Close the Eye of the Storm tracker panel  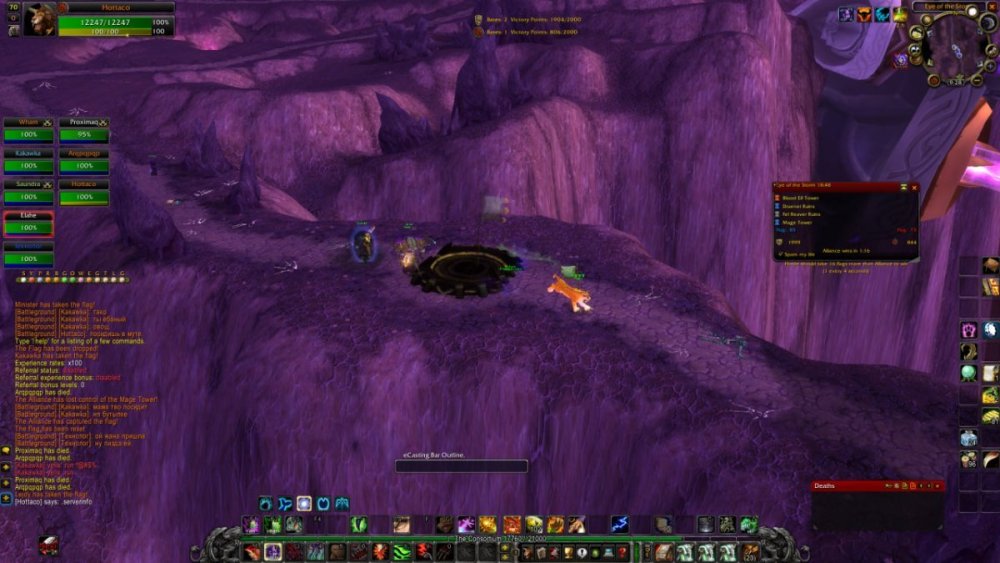pos(913,187)
